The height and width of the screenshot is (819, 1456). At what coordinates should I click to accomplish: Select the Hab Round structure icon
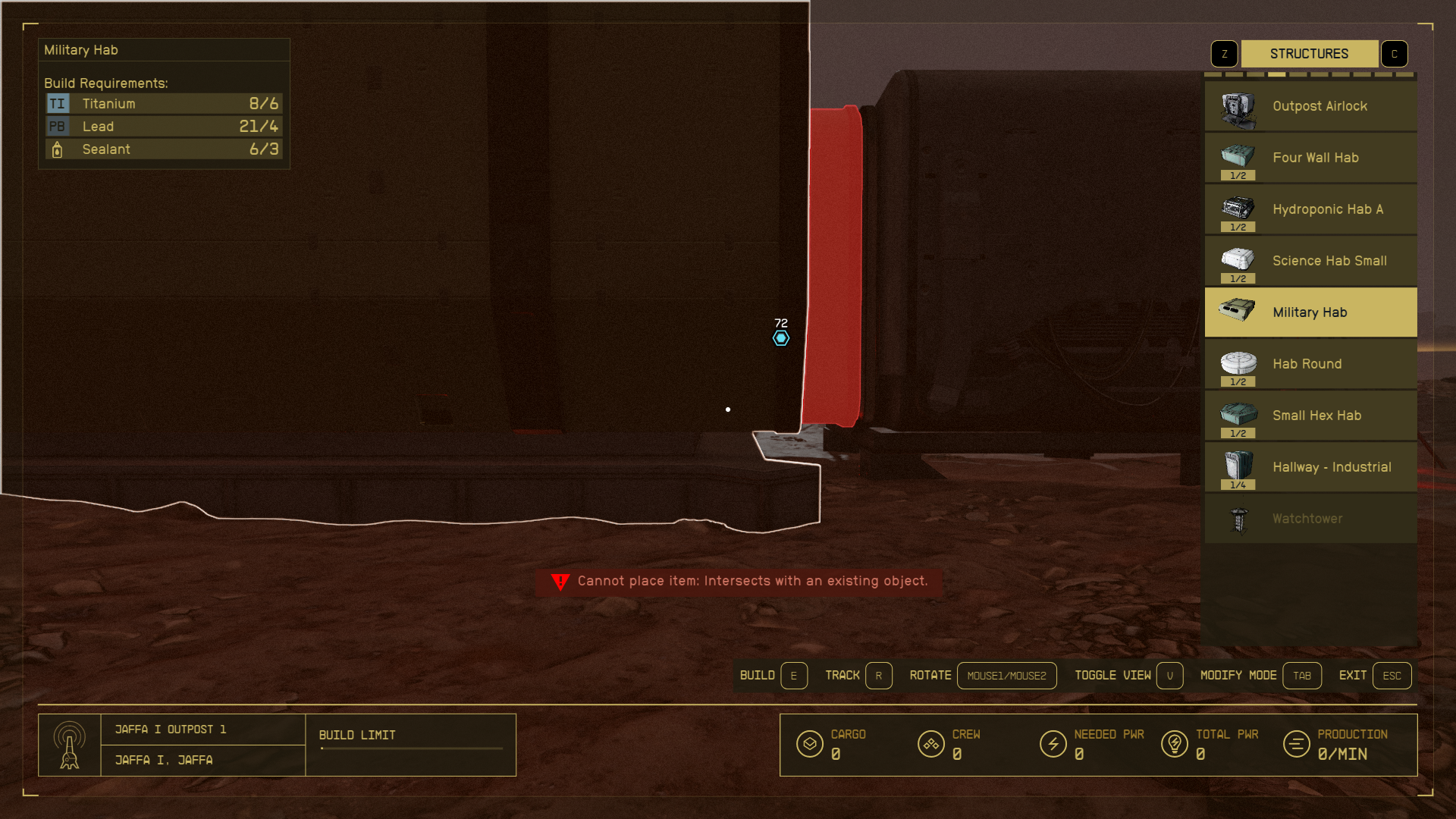pos(1237,363)
